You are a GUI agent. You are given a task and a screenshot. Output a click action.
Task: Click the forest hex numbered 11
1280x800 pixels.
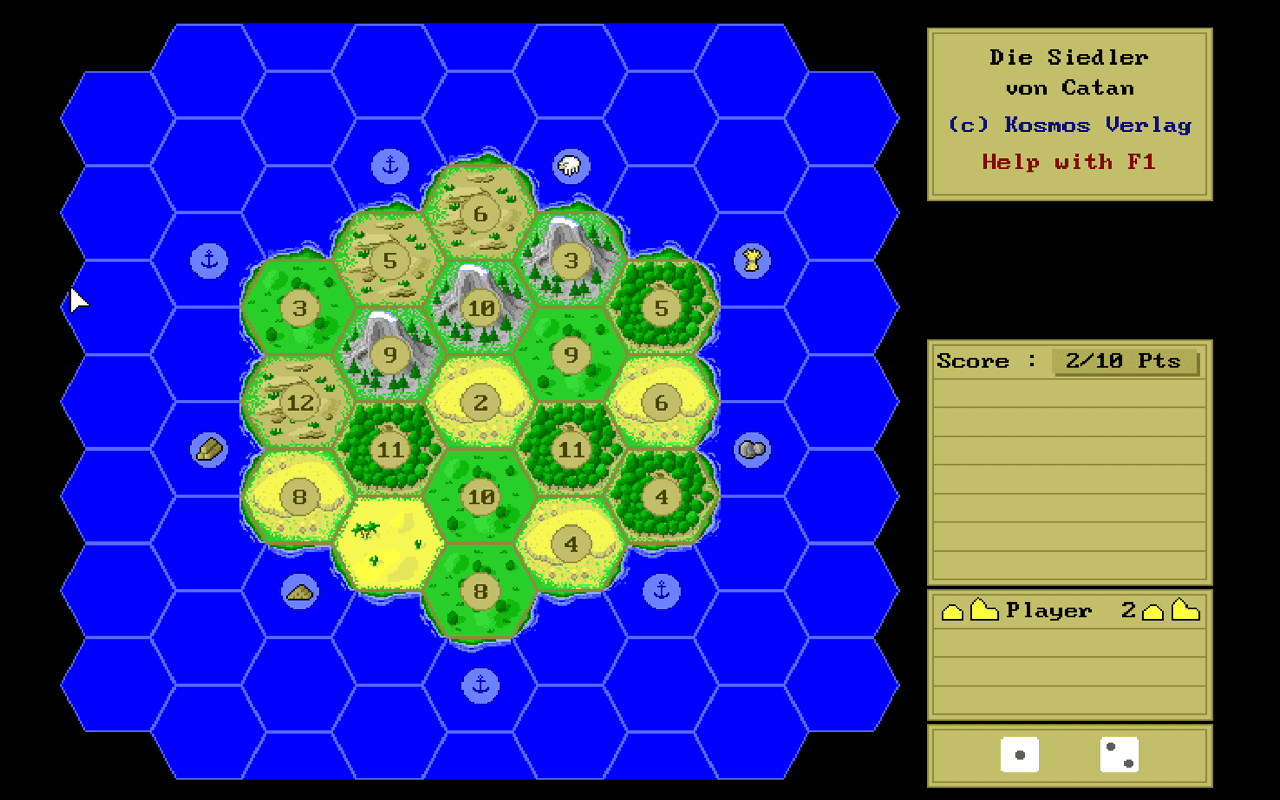click(390, 450)
